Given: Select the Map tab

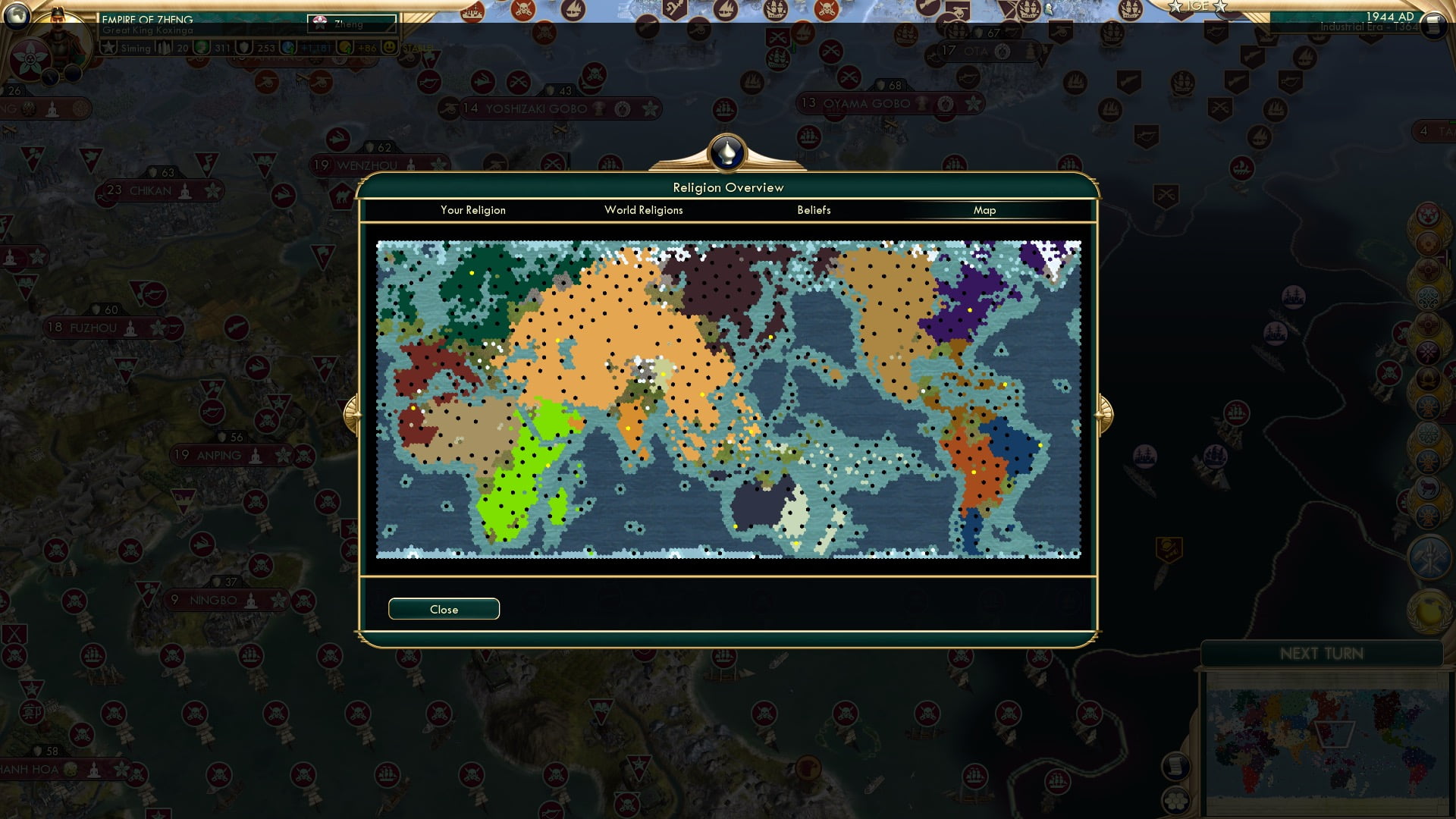Looking at the screenshot, I should tap(985, 210).
